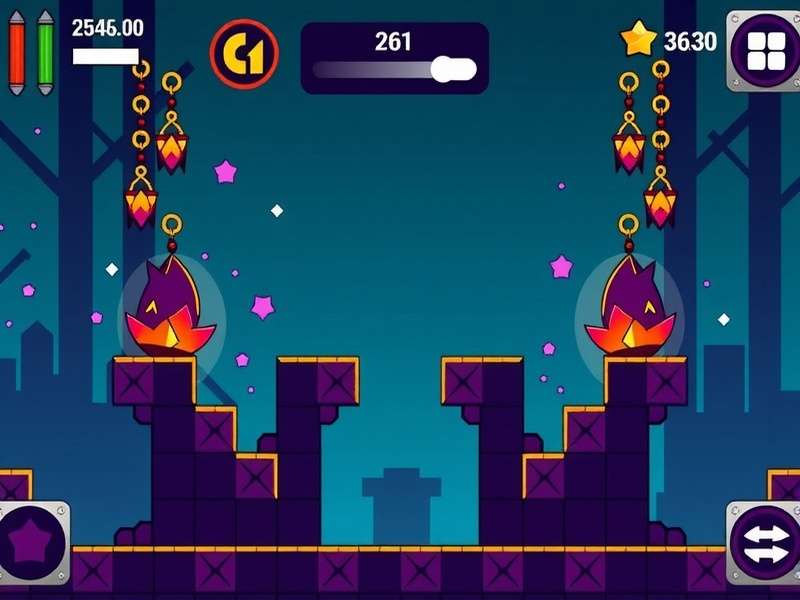800x600 pixels.
Task: Open the four-square grid menu button
Action: (764, 50)
